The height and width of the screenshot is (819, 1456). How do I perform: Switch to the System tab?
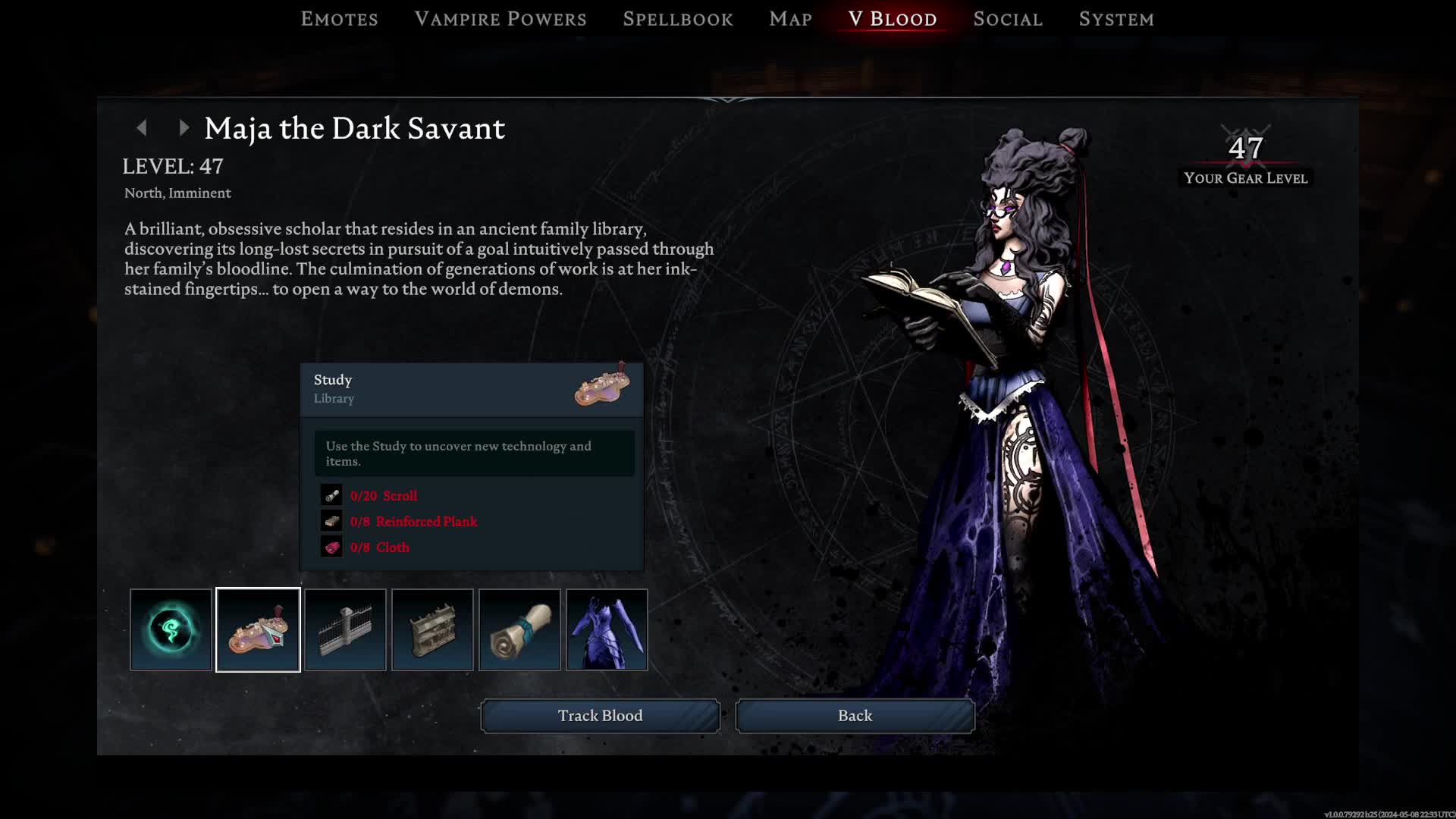point(1116,19)
